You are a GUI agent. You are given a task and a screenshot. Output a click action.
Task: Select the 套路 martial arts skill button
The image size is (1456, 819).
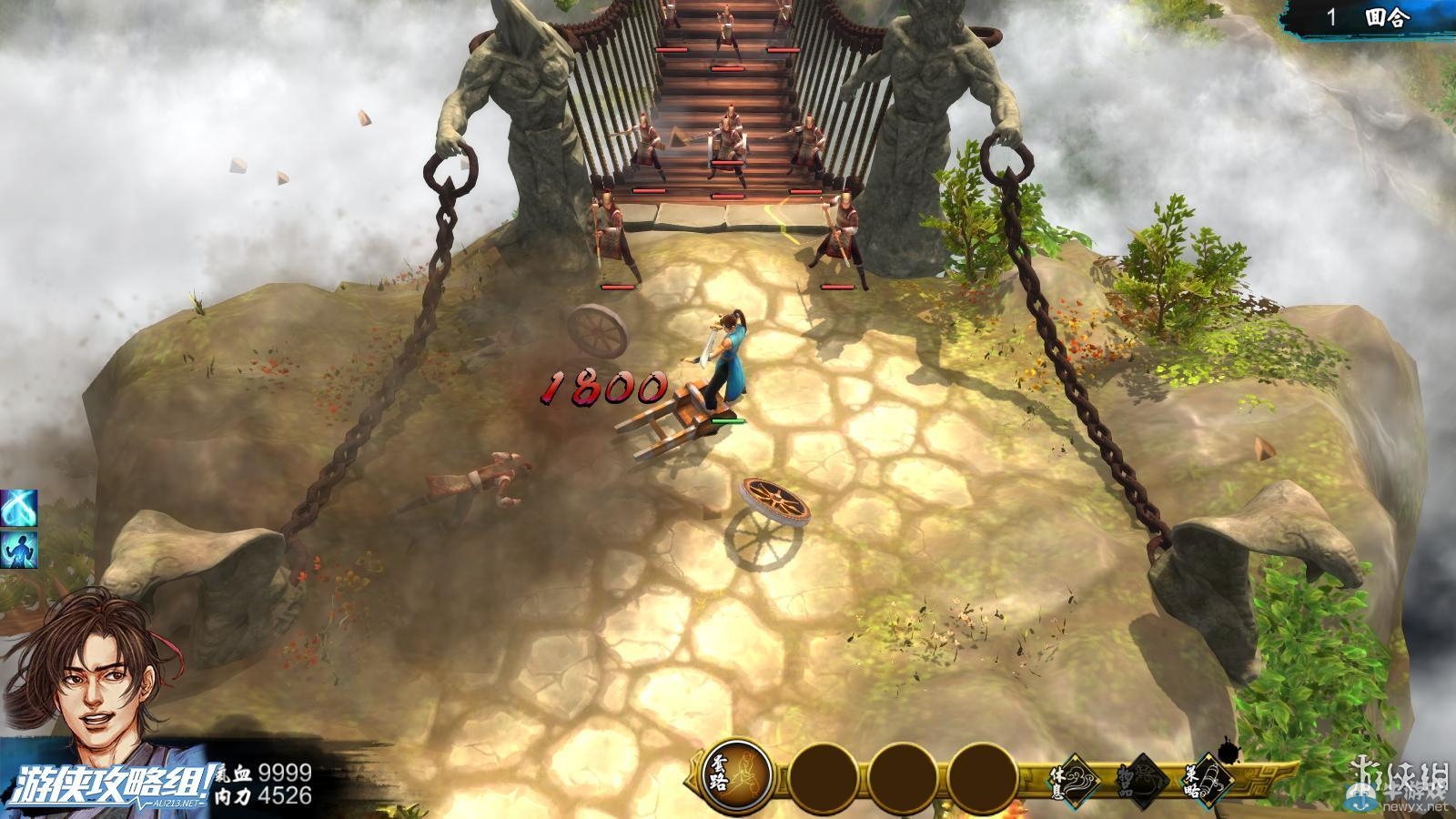click(x=736, y=777)
